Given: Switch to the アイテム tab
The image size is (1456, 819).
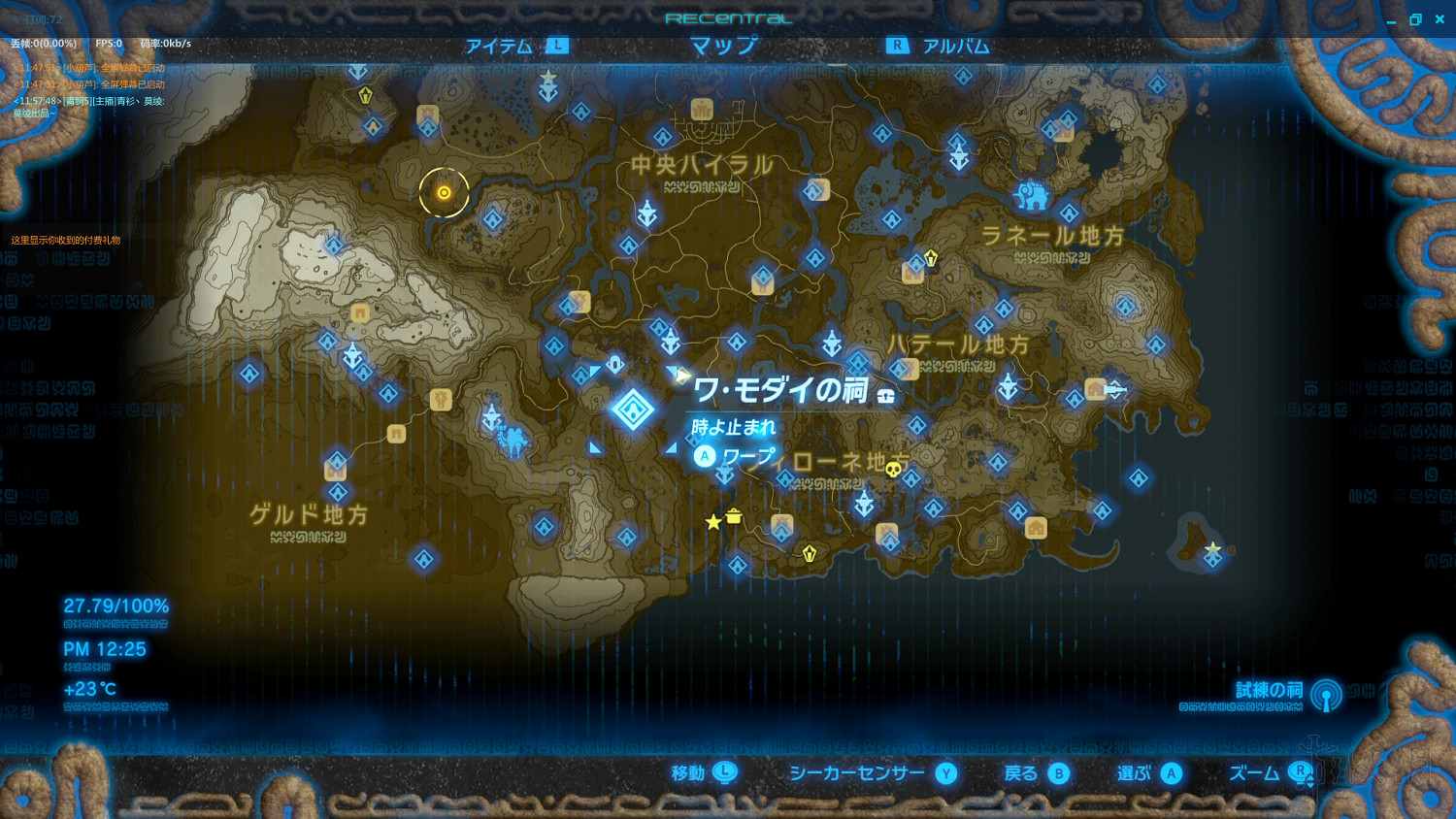Looking at the screenshot, I should (x=497, y=45).
